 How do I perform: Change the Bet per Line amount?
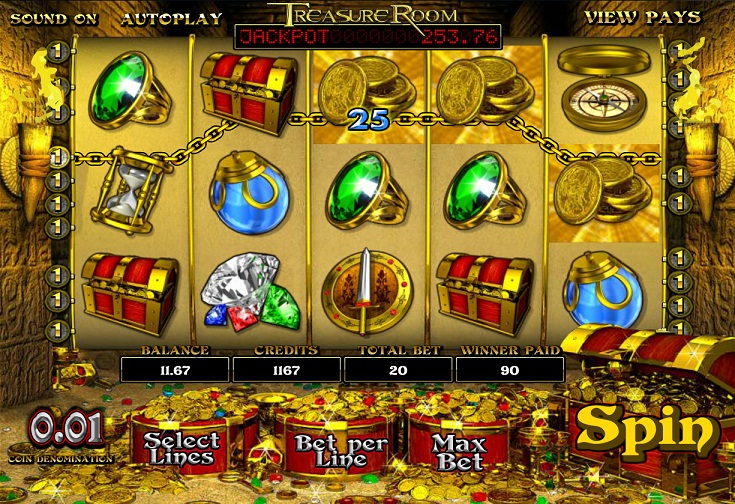coord(325,450)
